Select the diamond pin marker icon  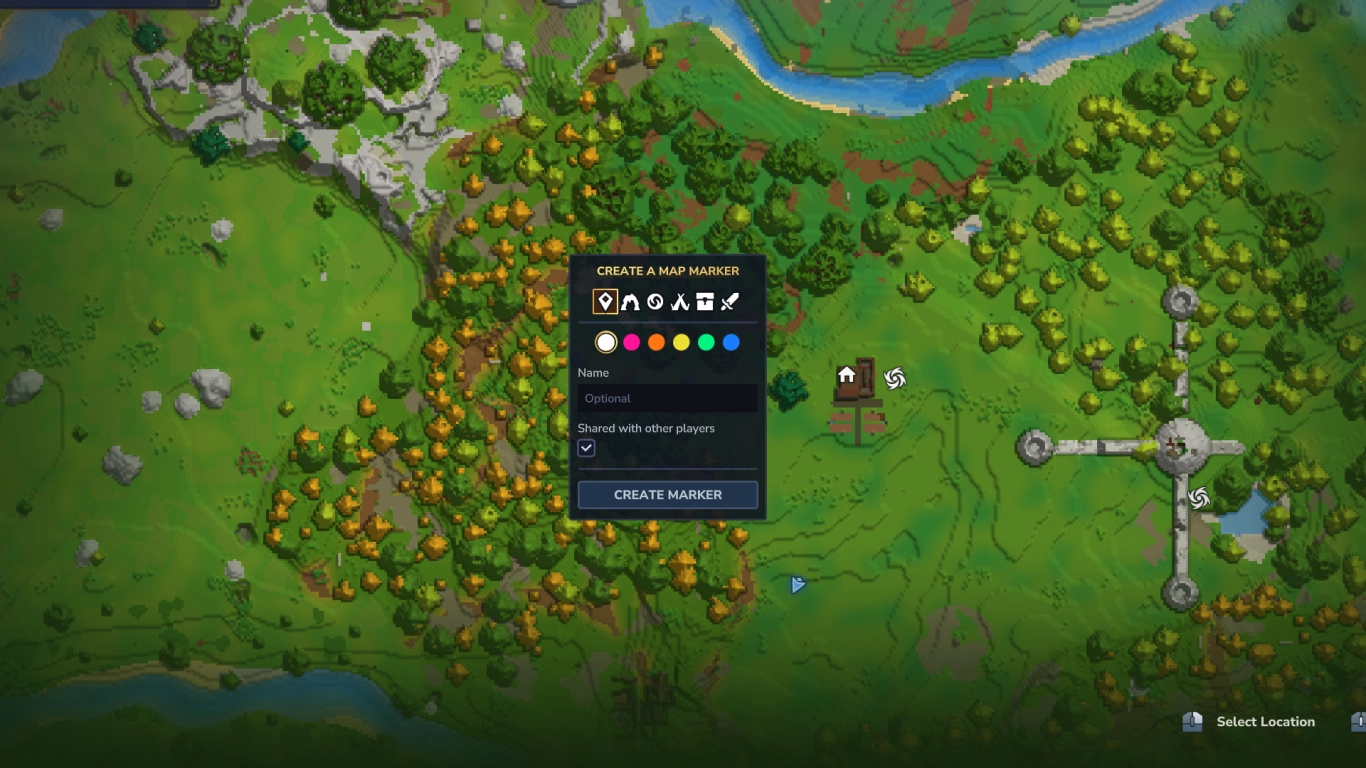605,301
